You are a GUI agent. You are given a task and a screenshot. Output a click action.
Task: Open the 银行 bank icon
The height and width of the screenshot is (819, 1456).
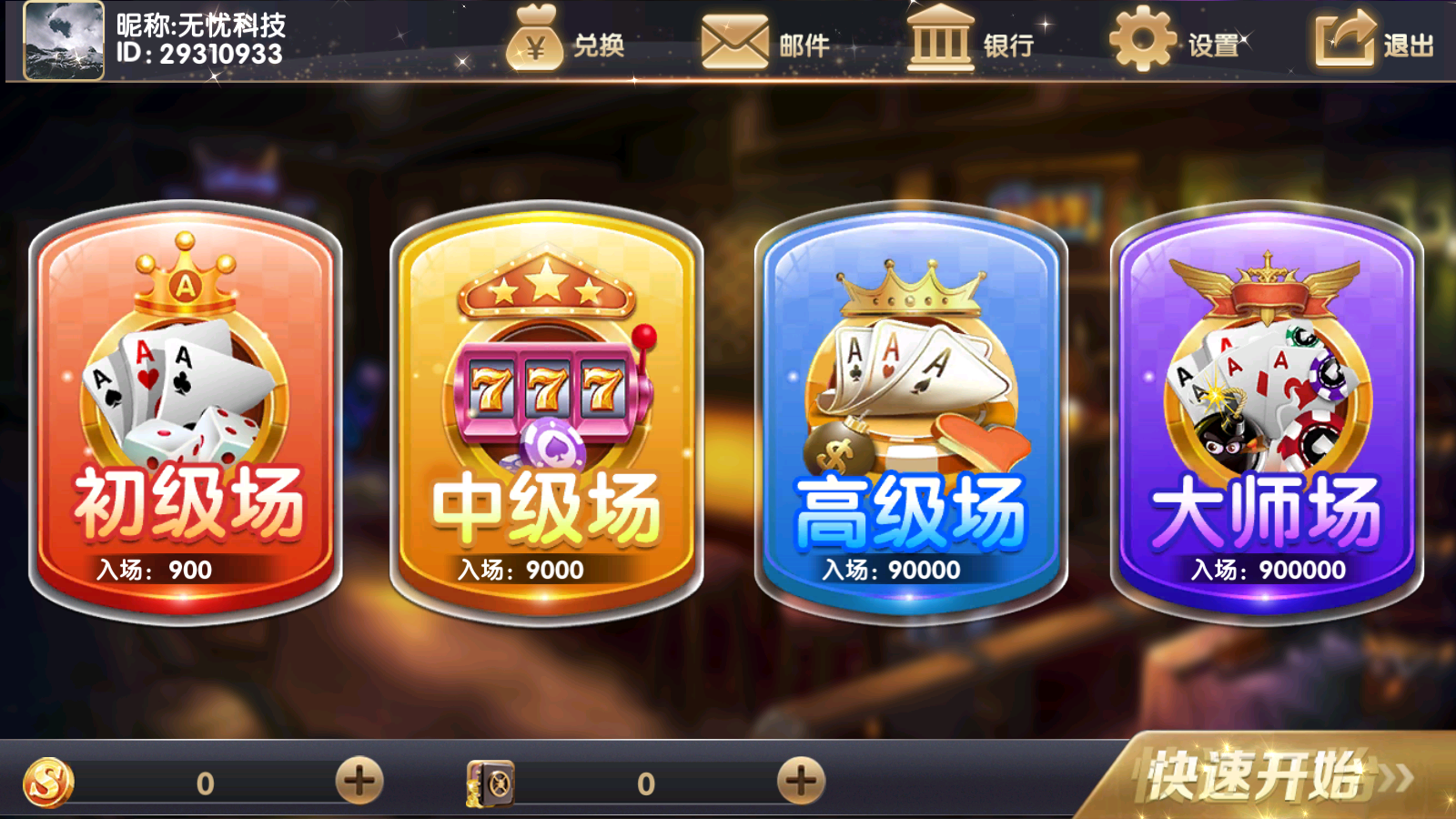point(939,41)
